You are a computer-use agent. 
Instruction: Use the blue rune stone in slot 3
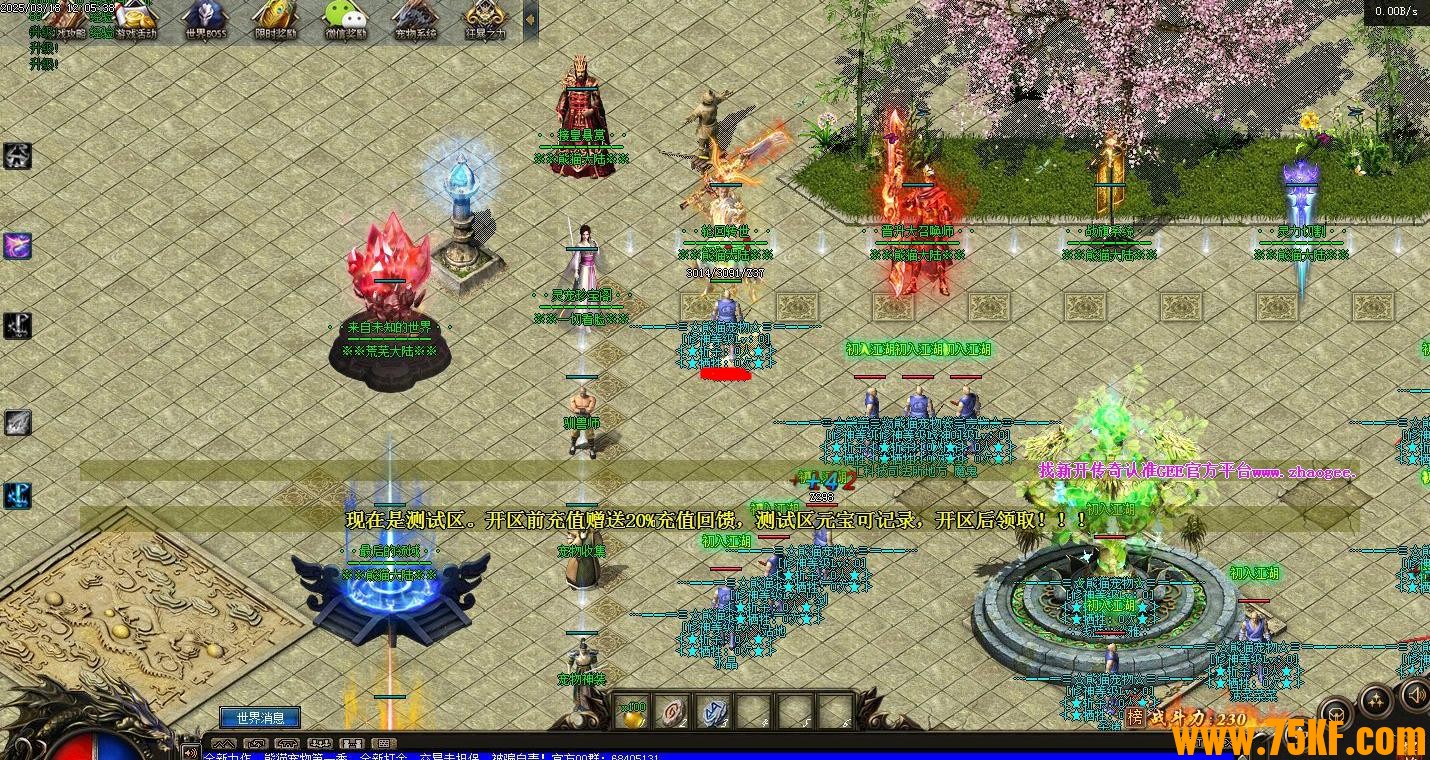[x=713, y=712]
